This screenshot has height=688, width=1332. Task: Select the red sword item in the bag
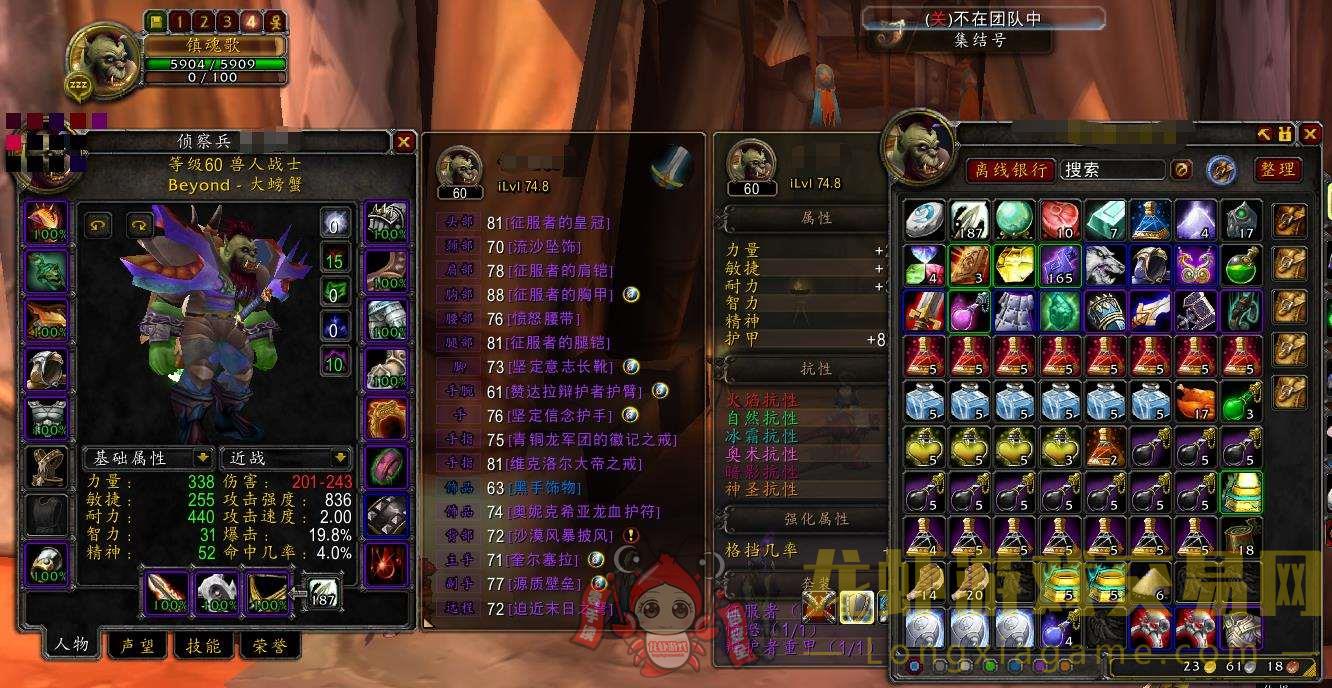click(x=923, y=310)
